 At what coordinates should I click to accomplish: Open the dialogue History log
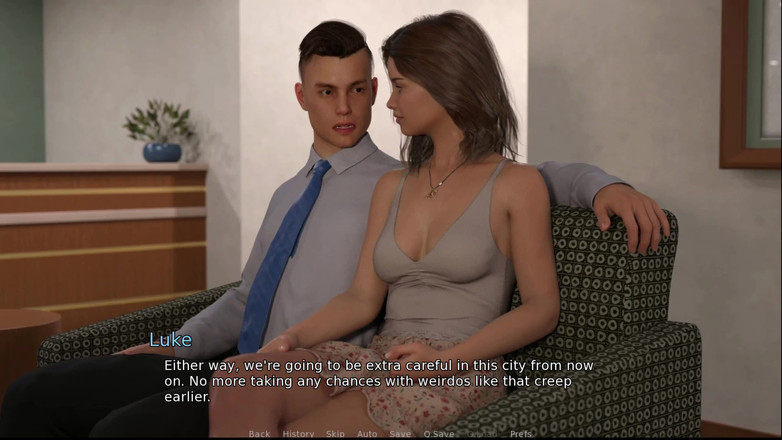[x=298, y=434]
